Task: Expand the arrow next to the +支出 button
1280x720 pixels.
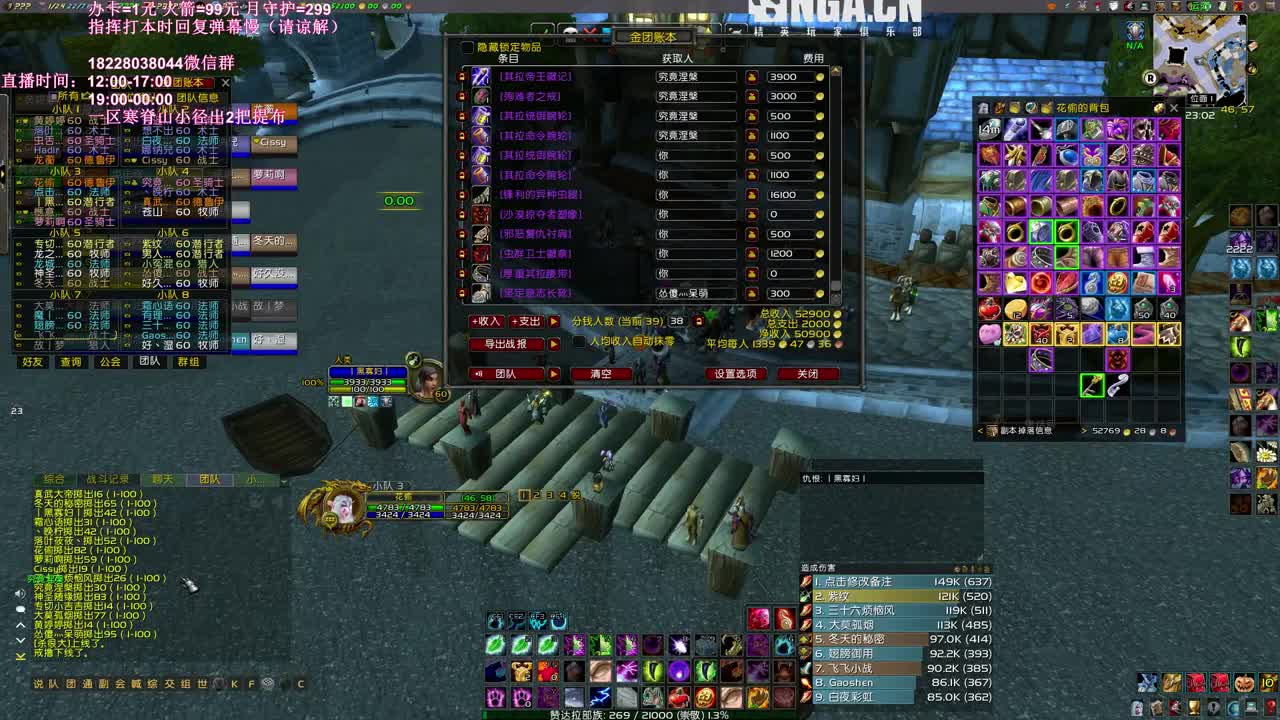Action: pos(553,321)
